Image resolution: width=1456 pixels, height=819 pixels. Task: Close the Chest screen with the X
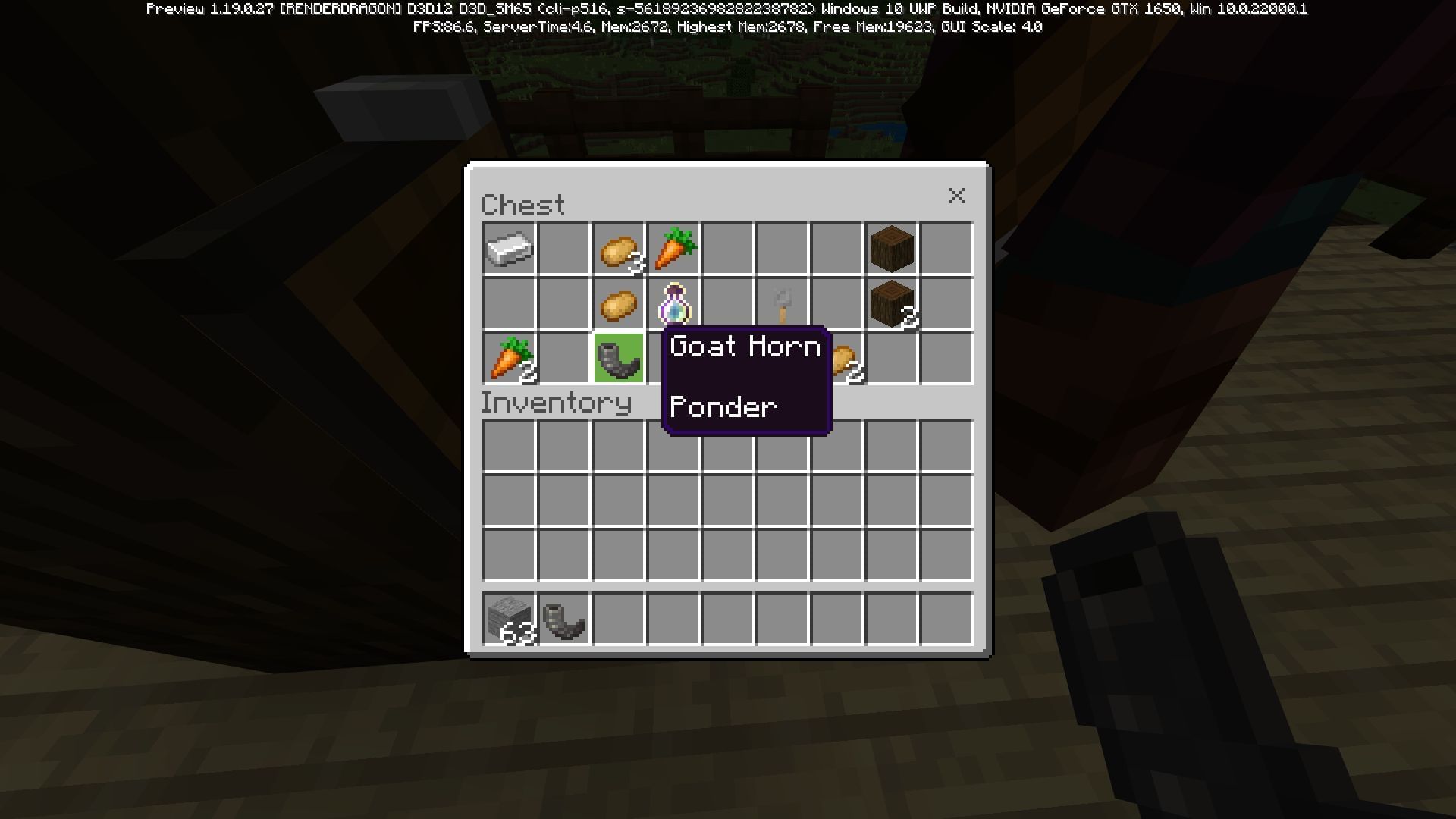(x=957, y=196)
